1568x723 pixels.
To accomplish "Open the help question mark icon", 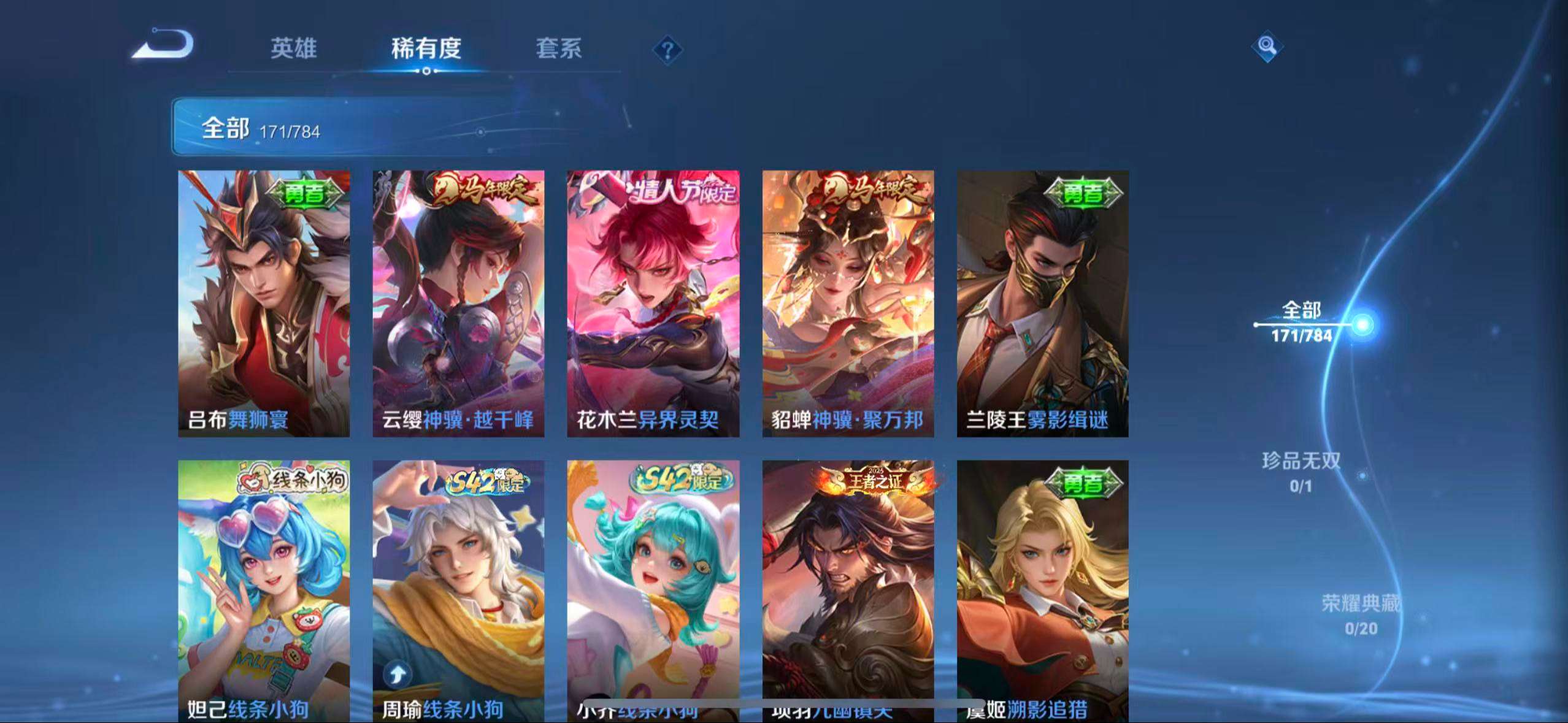I will (x=669, y=50).
